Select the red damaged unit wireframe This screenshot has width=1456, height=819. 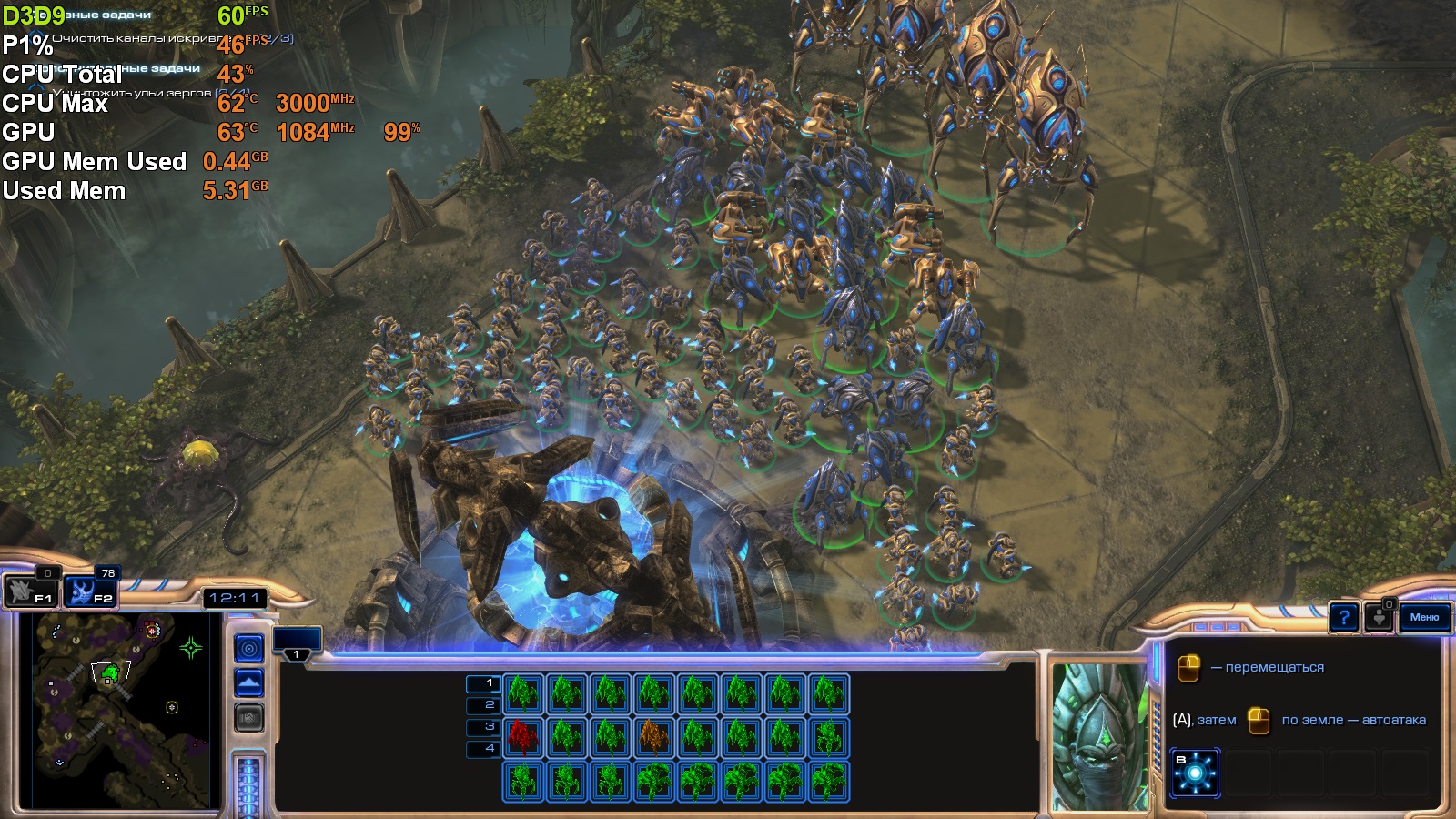523,737
